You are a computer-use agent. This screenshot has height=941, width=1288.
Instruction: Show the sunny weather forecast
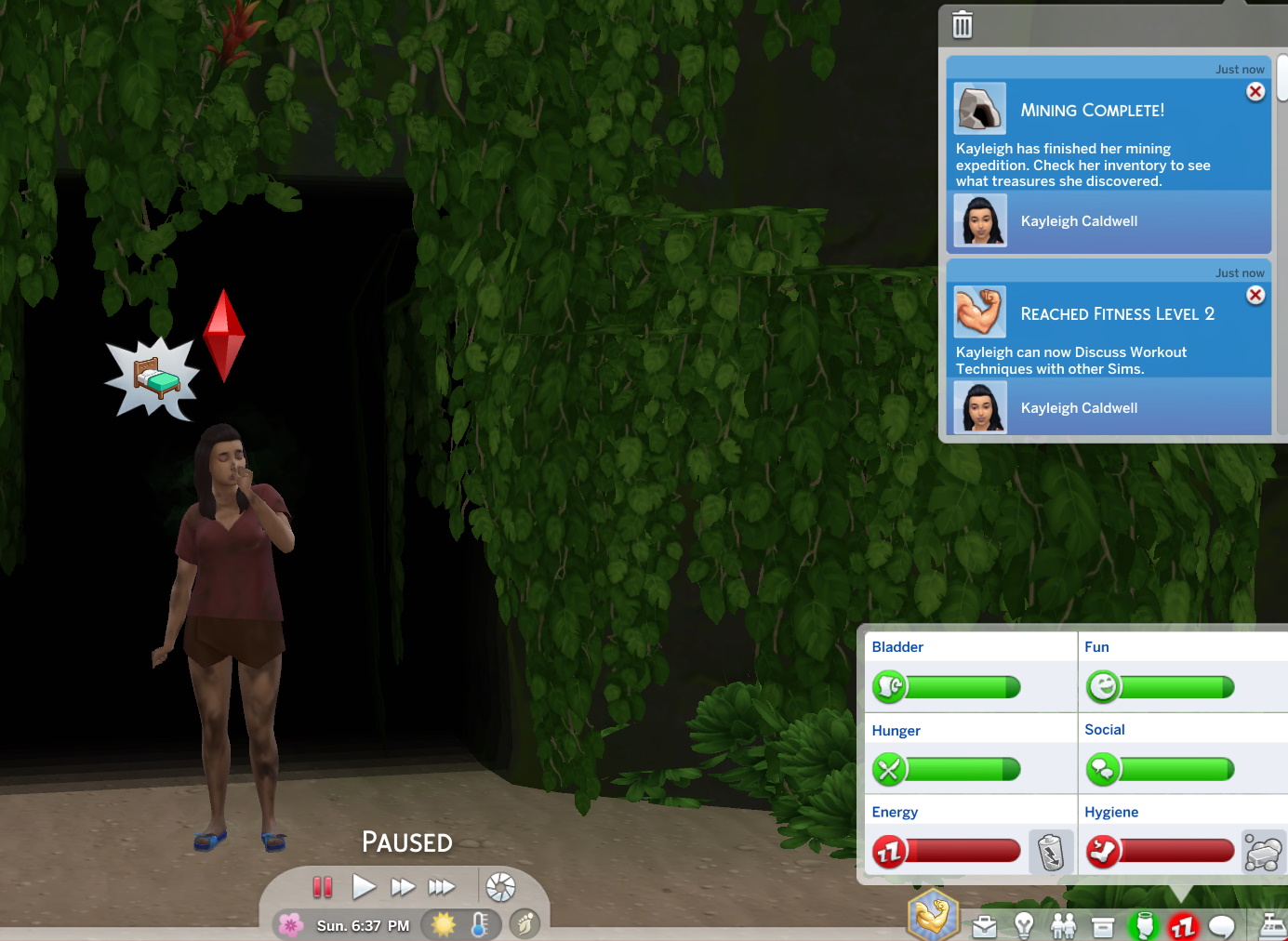pyautogui.click(x=444, y=924)
